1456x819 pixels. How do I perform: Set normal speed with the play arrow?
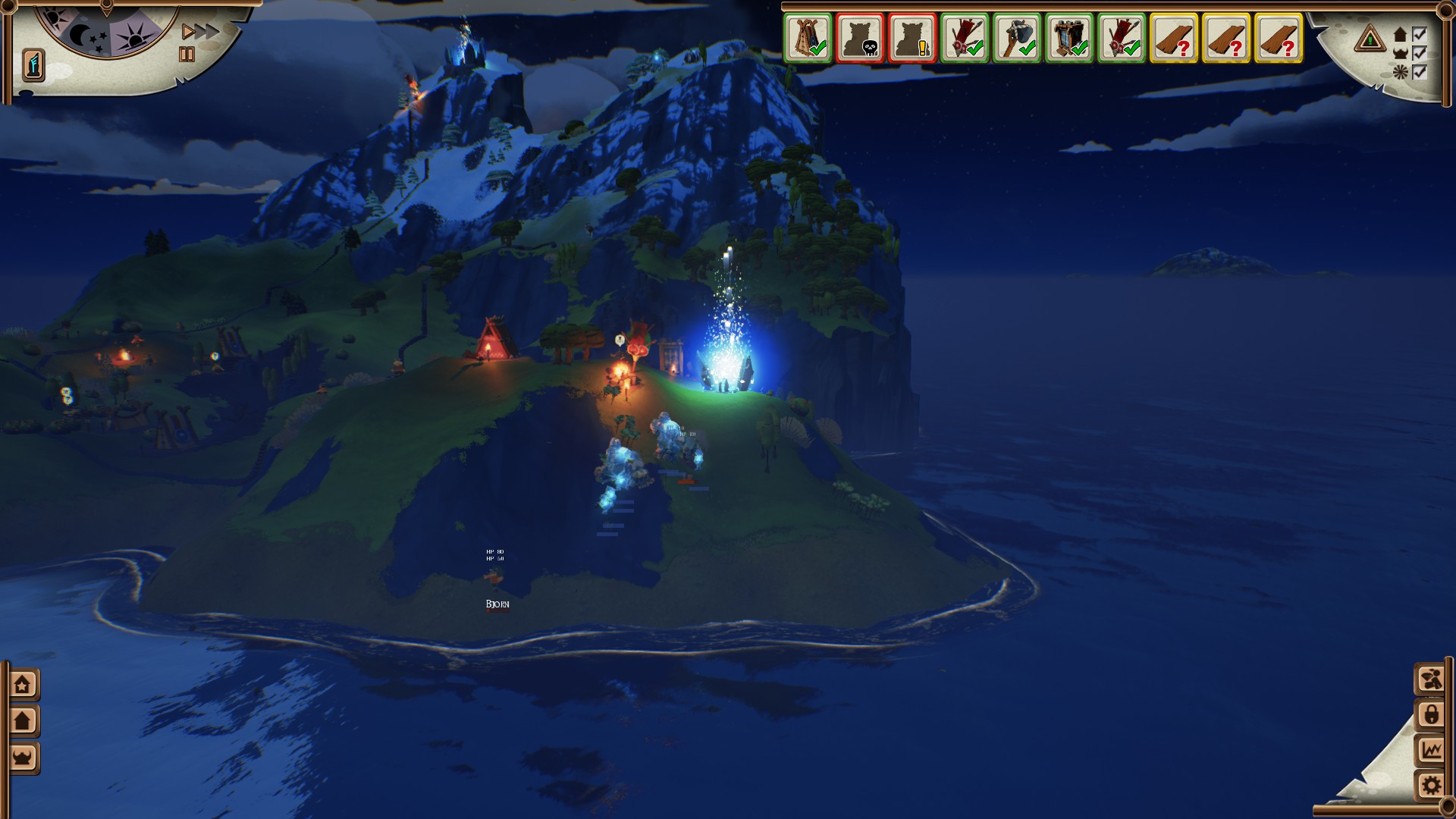click(187, 32)
